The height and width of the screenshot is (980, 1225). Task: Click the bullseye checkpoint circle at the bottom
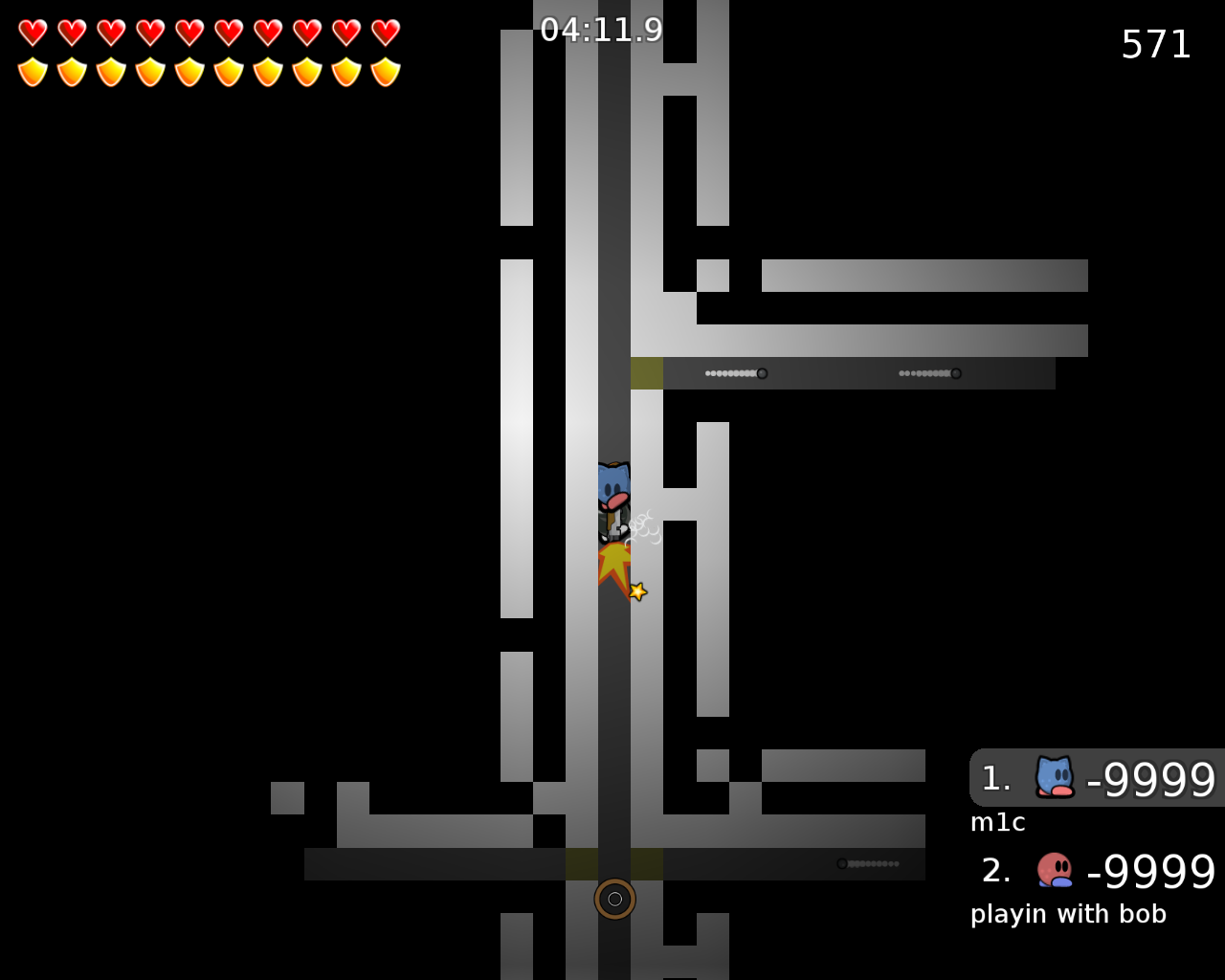pos(615,899)
